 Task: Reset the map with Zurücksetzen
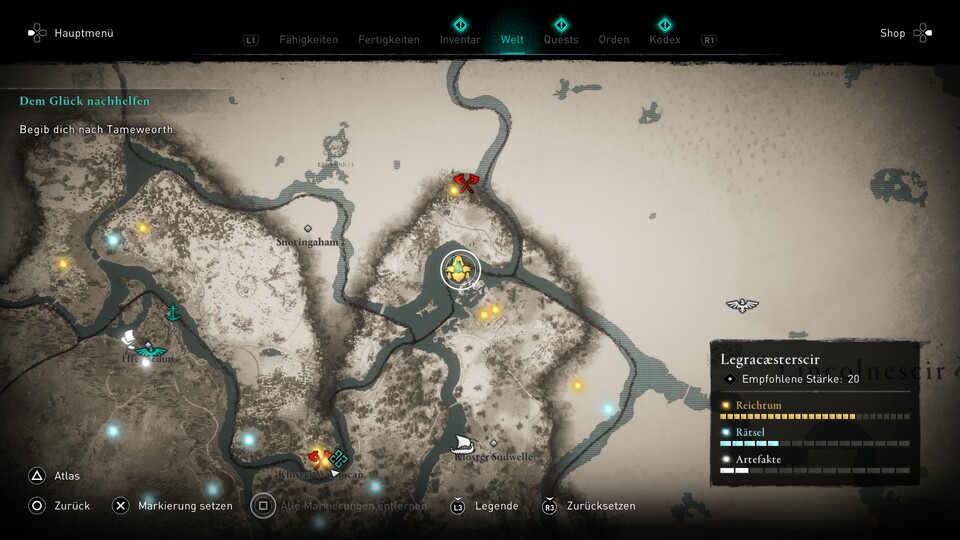tap(600, 506)
